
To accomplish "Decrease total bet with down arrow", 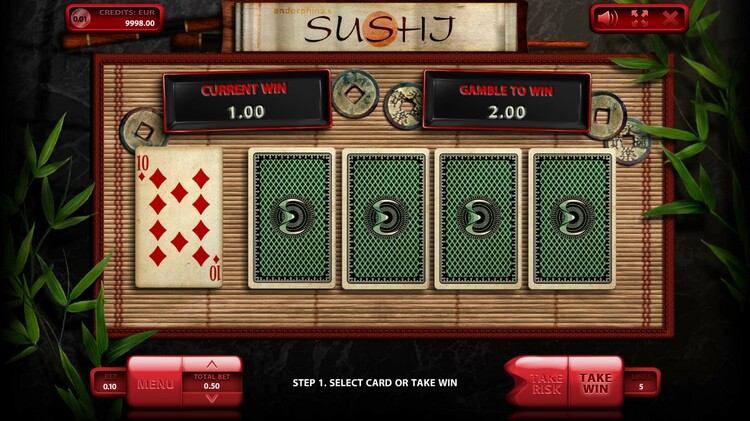I will coord(210,398).
